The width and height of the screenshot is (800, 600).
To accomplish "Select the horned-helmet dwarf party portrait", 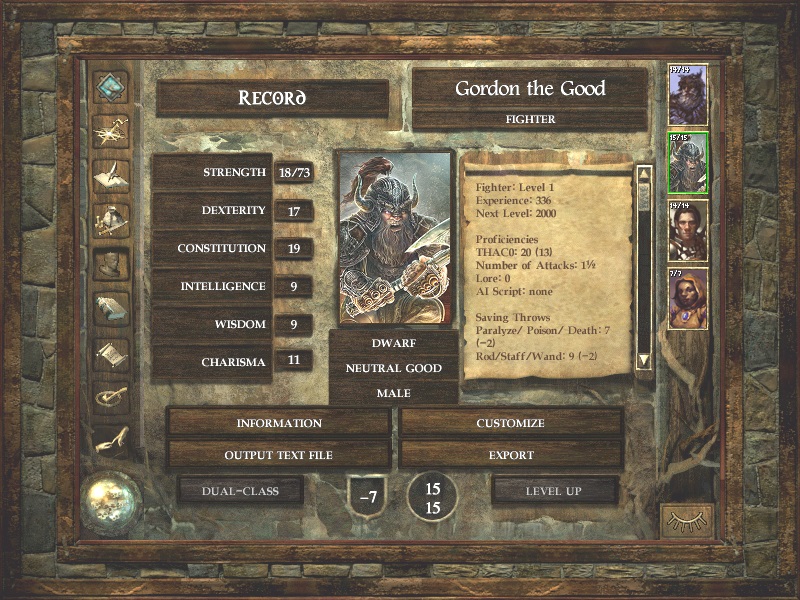I will click(688, 164).
